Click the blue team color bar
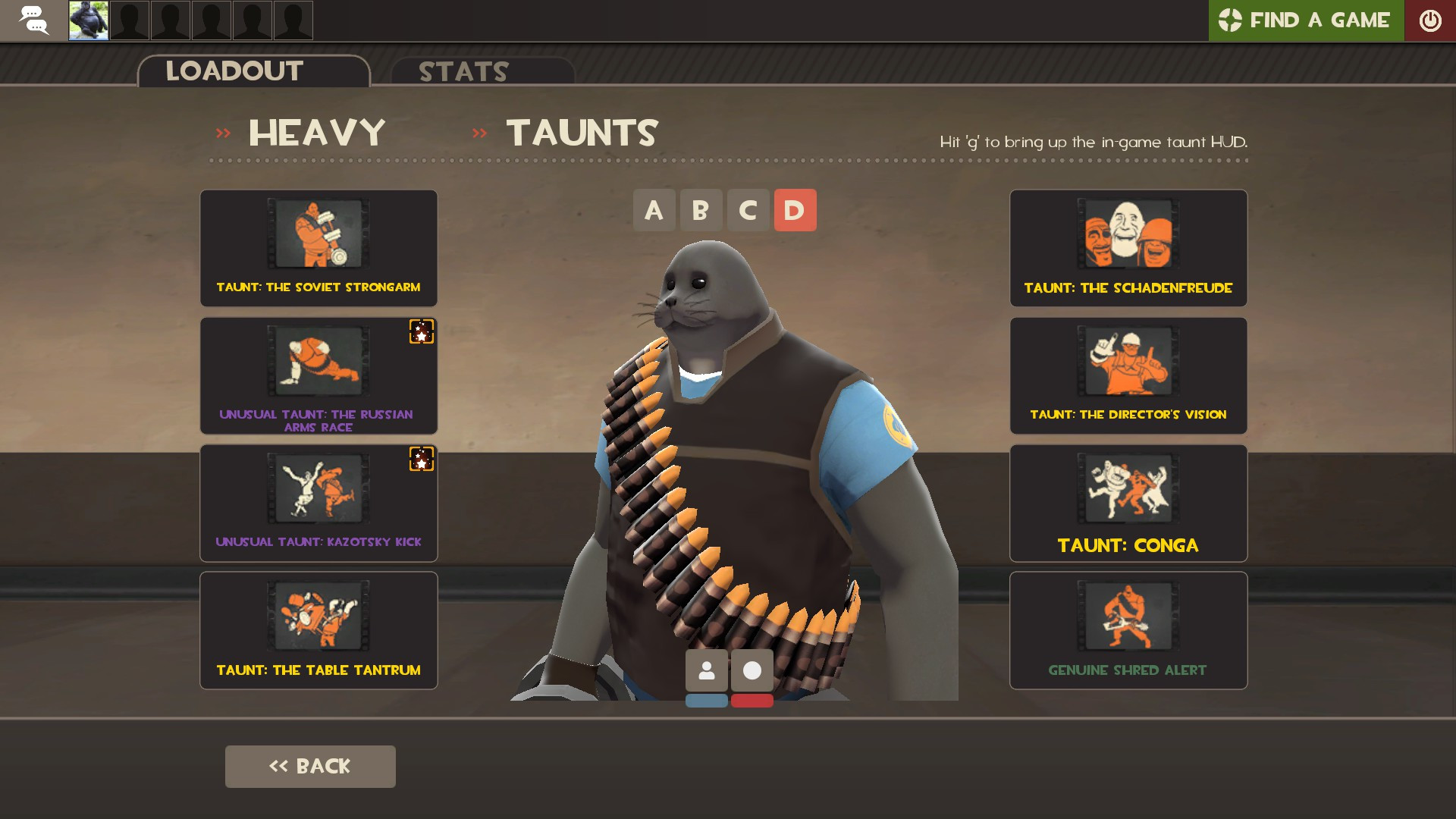The height and width of the screenshot is (819, 1456). [706, 701]
